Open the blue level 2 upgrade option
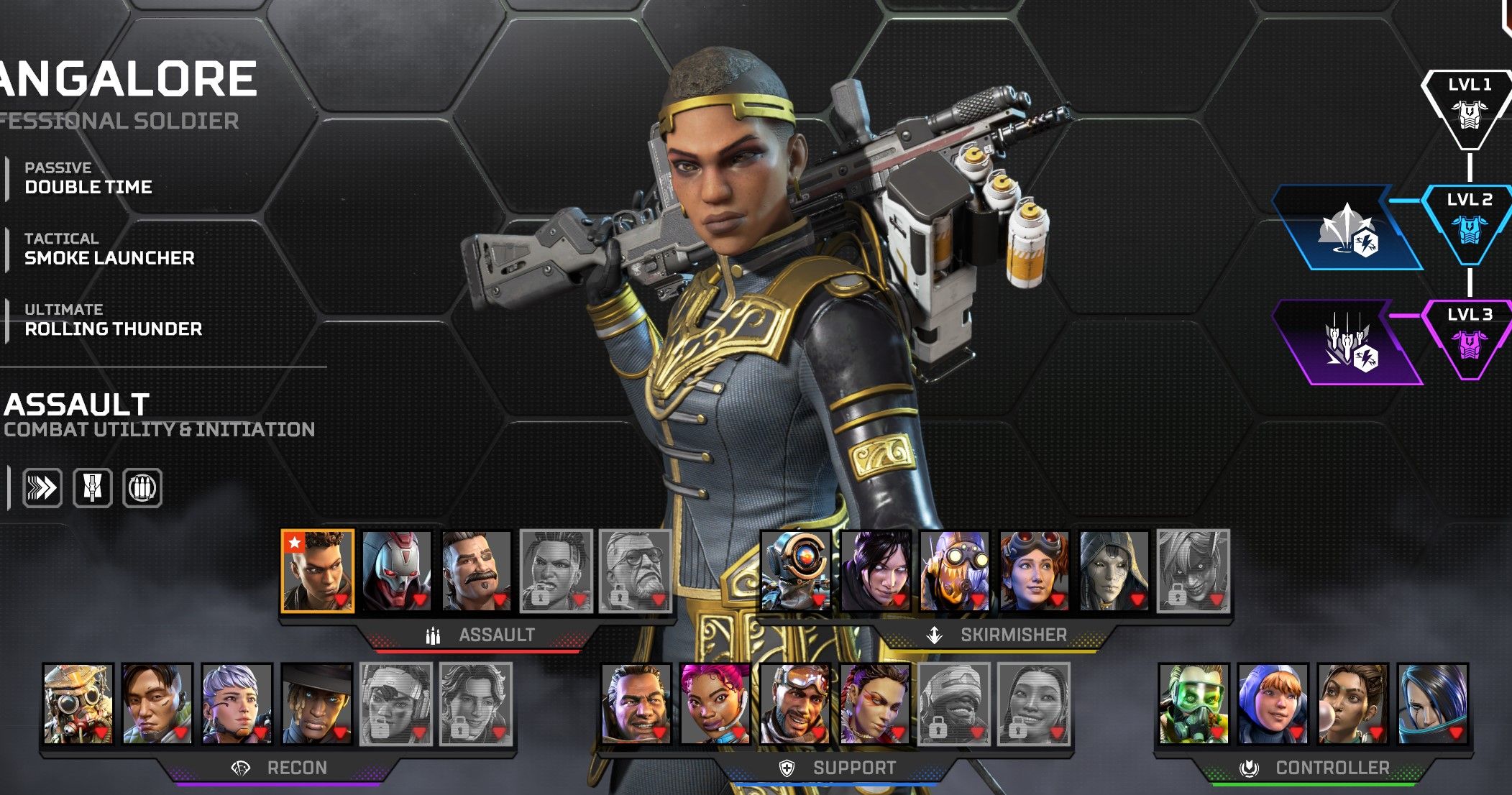 pyautogui.click(x=1347, y=229)
